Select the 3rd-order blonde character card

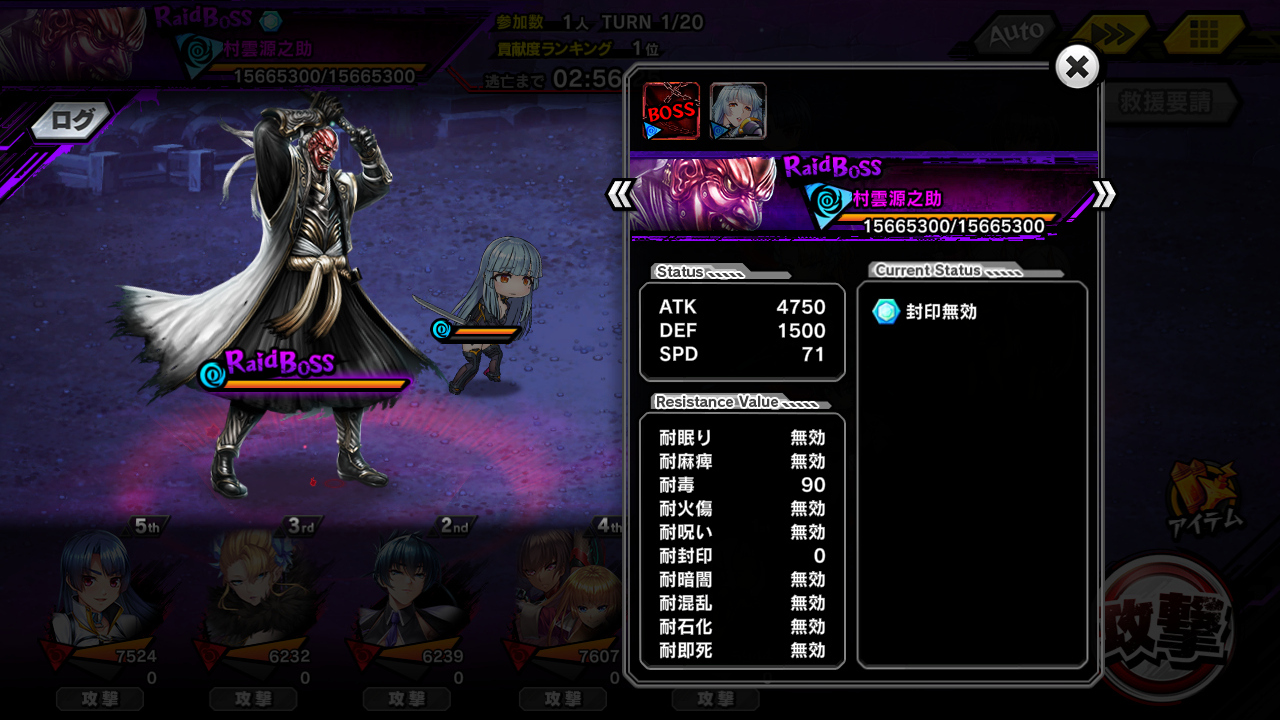(x=253, y=600)
